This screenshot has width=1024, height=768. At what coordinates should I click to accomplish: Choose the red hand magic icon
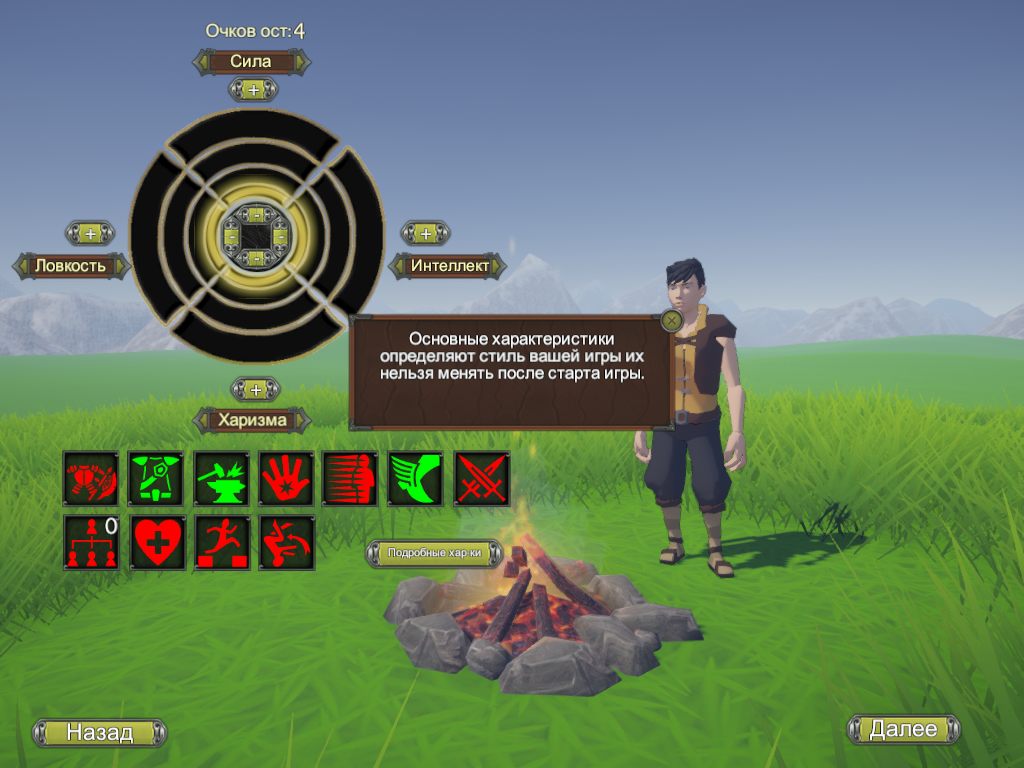tap(286, 478)
